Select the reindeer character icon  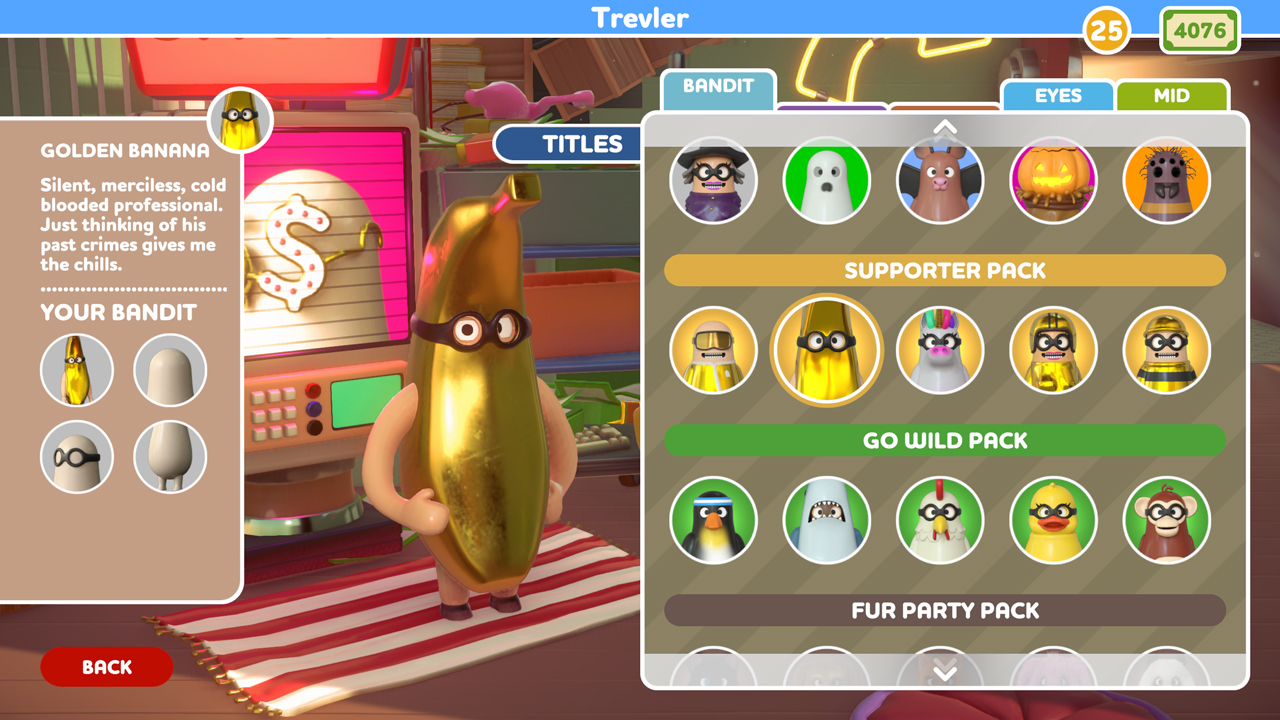940,180
